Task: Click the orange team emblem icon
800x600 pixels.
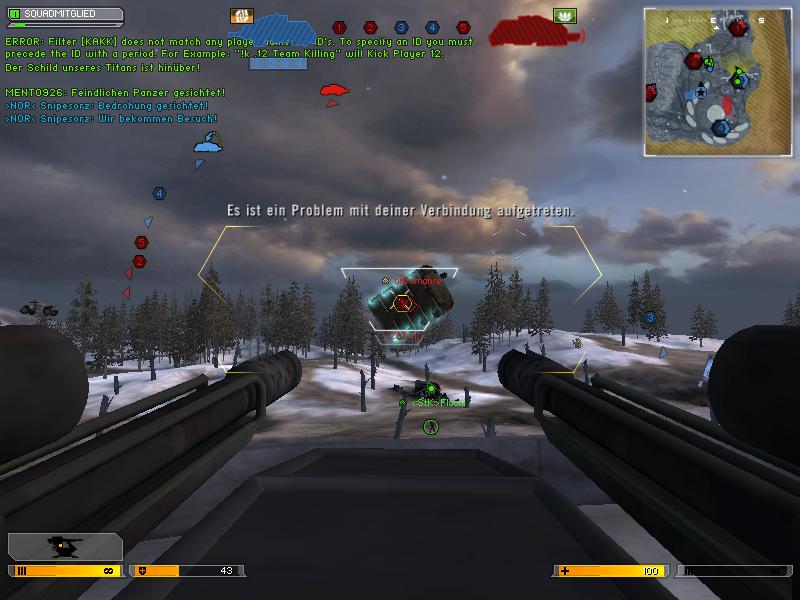Action: point(242,16)
